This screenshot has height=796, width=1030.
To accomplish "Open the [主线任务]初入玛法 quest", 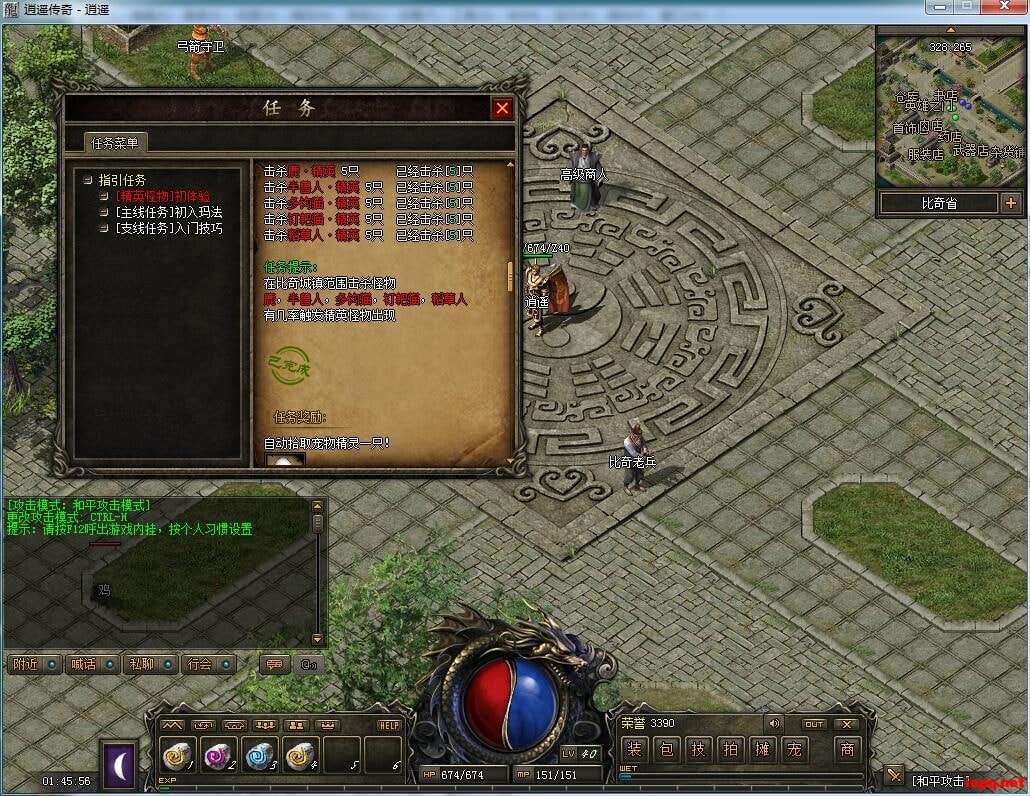I will pos(169,212).
